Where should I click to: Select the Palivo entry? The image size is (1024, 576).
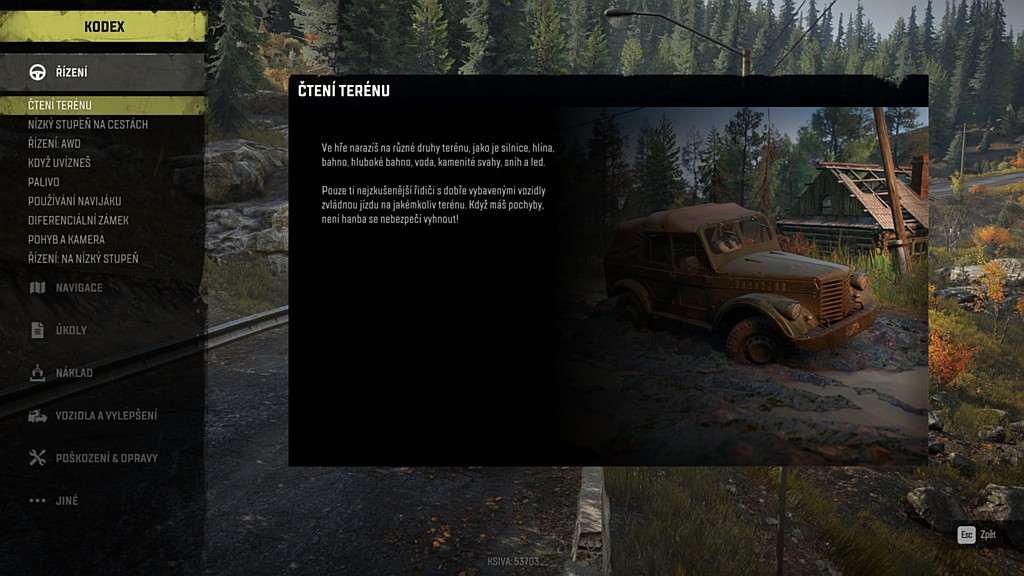click(x=44, y=182)
